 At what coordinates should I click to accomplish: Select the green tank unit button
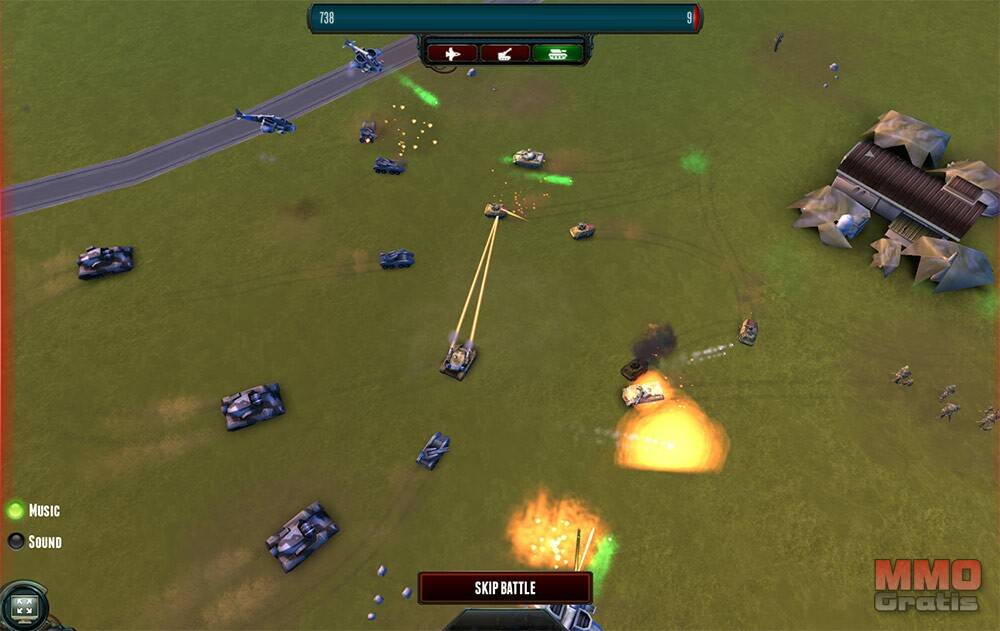click(x=557, y=53)
